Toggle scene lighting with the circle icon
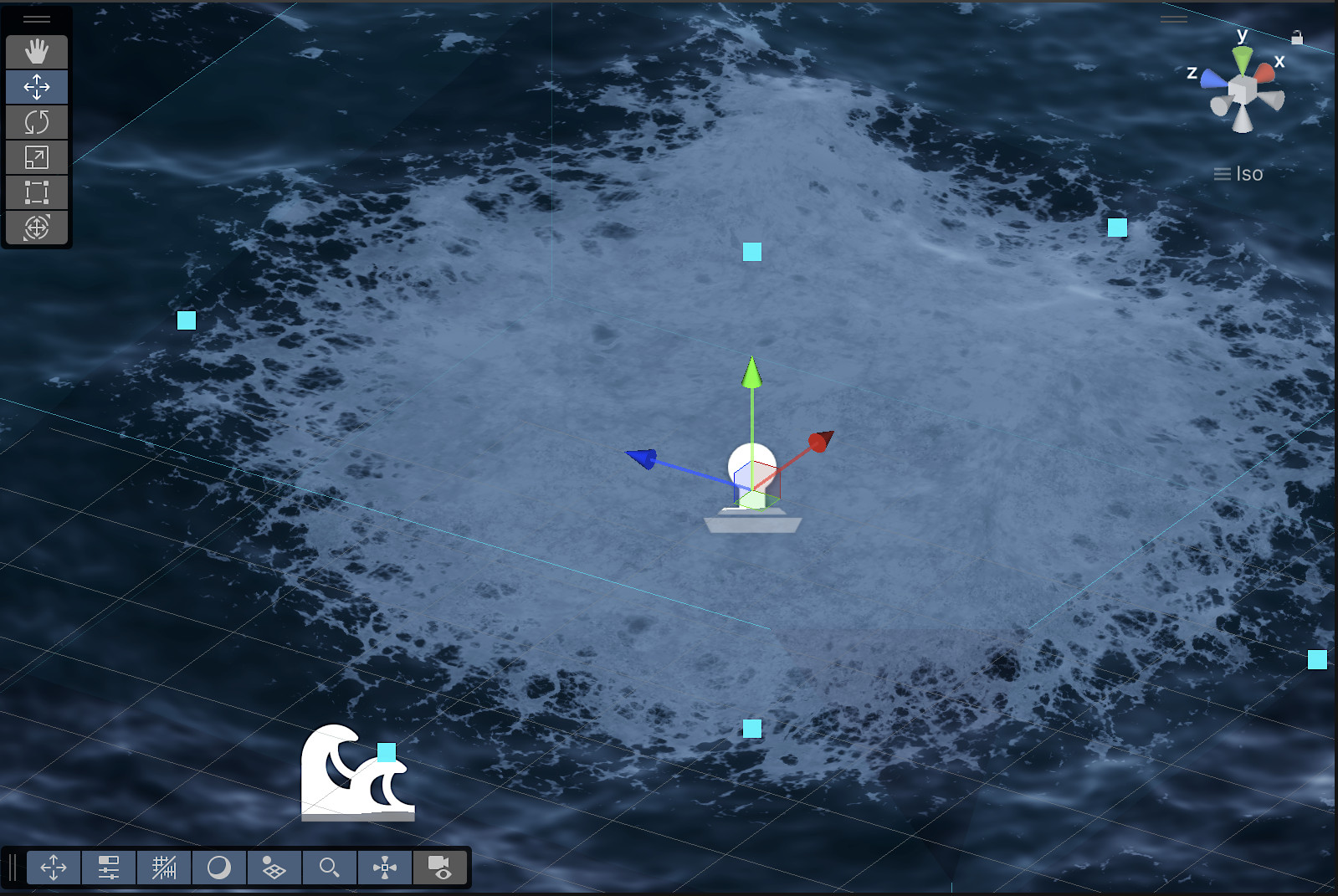 [x=219, y=868]
